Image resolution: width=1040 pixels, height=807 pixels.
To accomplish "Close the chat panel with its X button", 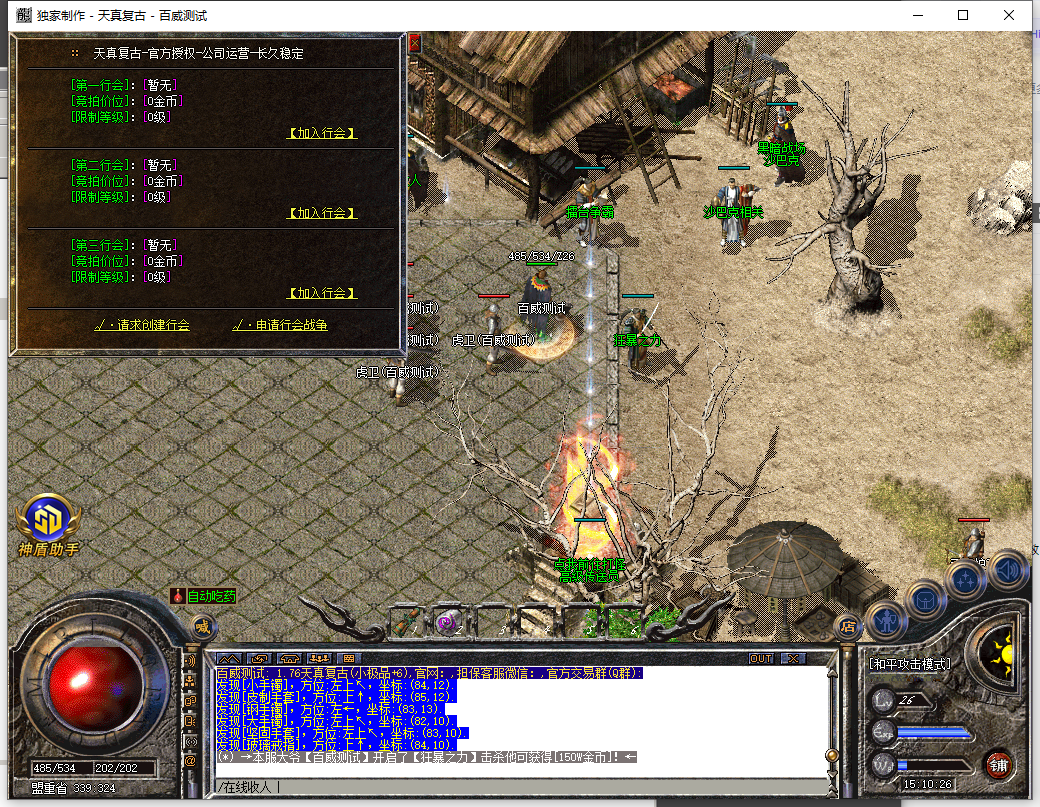I will pyautogui.click(x=792, y=658).
